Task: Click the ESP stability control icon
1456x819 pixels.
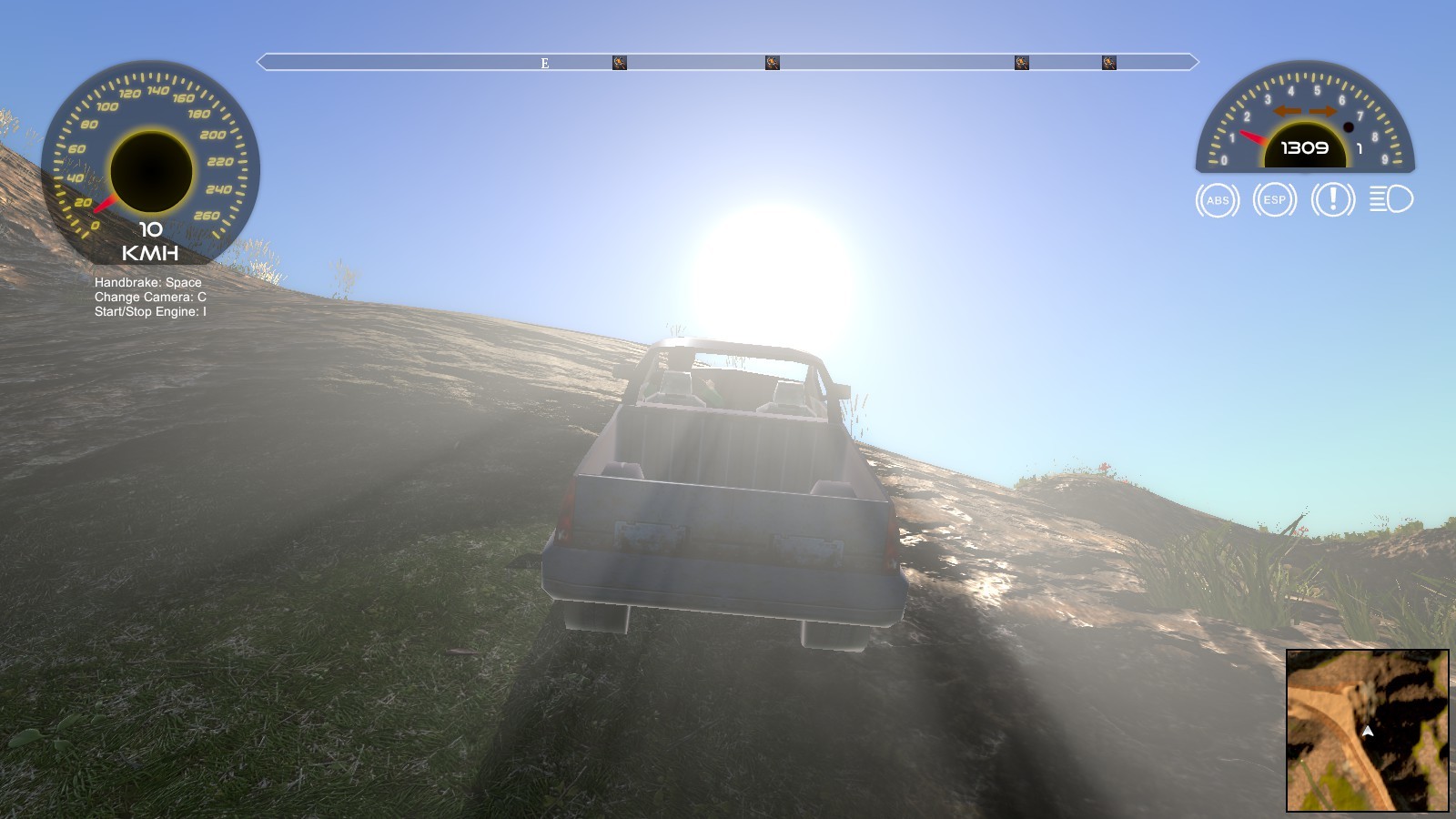Action: coord(1273,199)
